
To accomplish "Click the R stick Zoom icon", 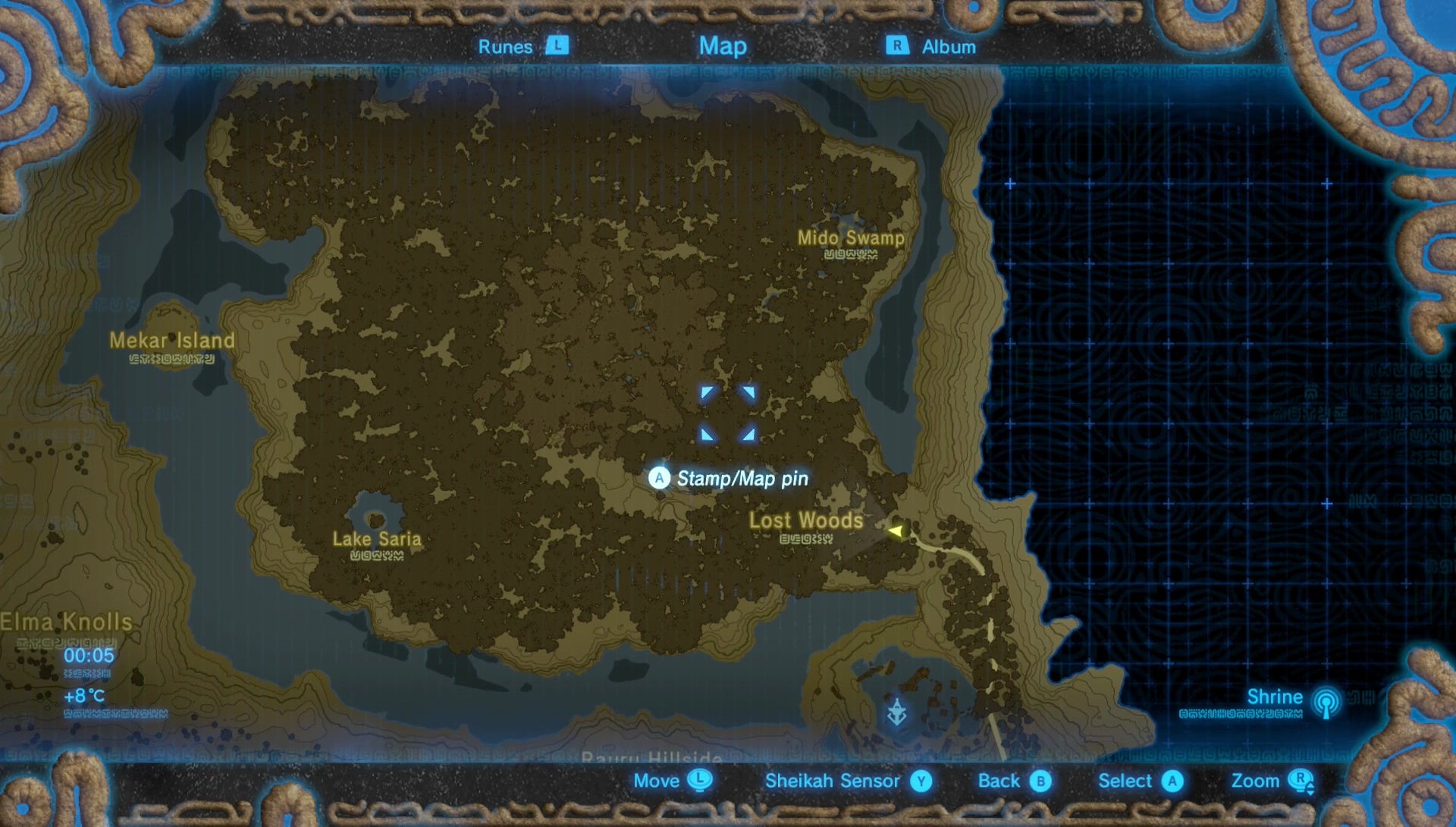I will 1302,781.
